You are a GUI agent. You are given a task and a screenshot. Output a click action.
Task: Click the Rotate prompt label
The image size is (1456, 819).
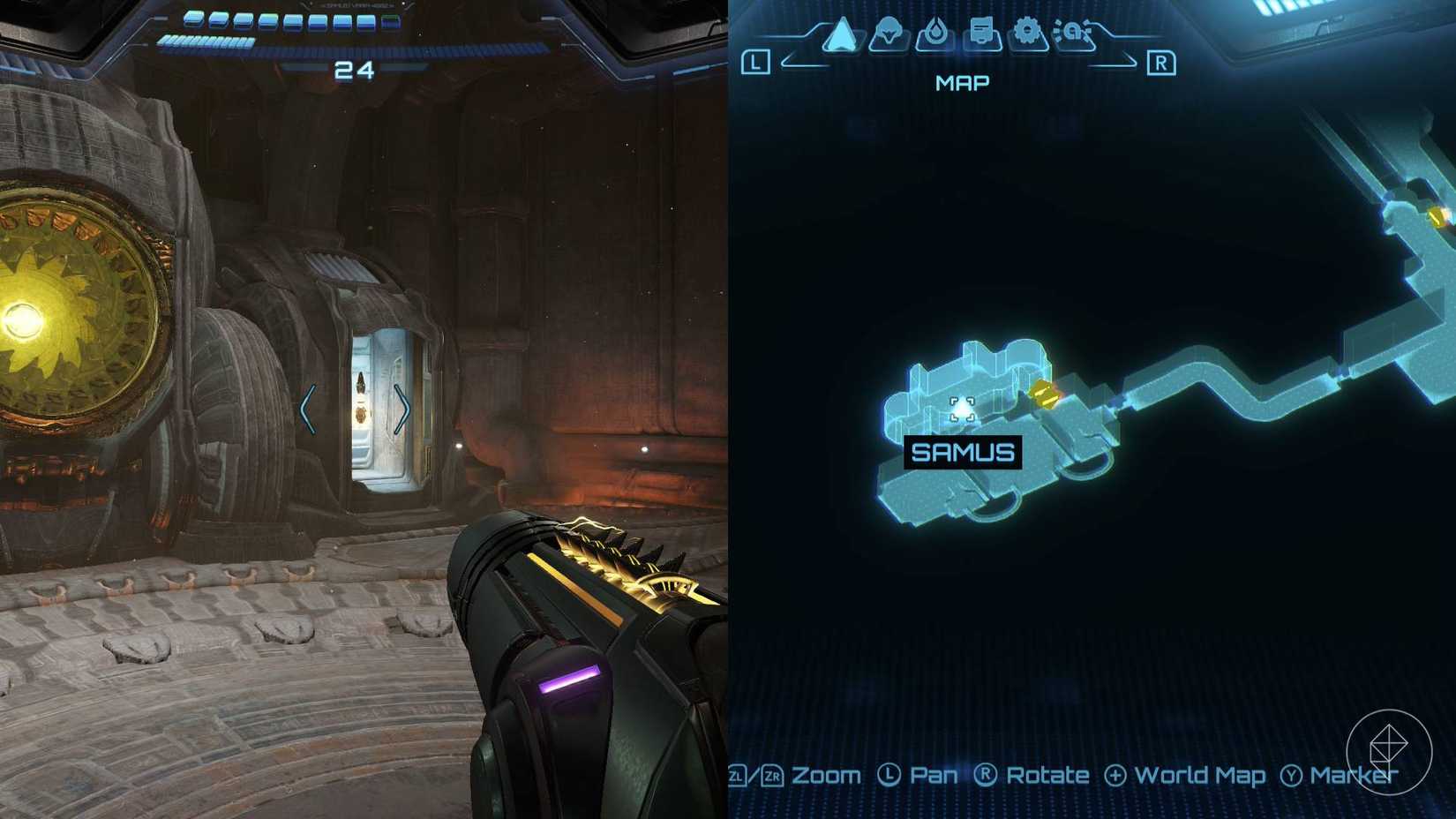click(x=1048, y=775)
